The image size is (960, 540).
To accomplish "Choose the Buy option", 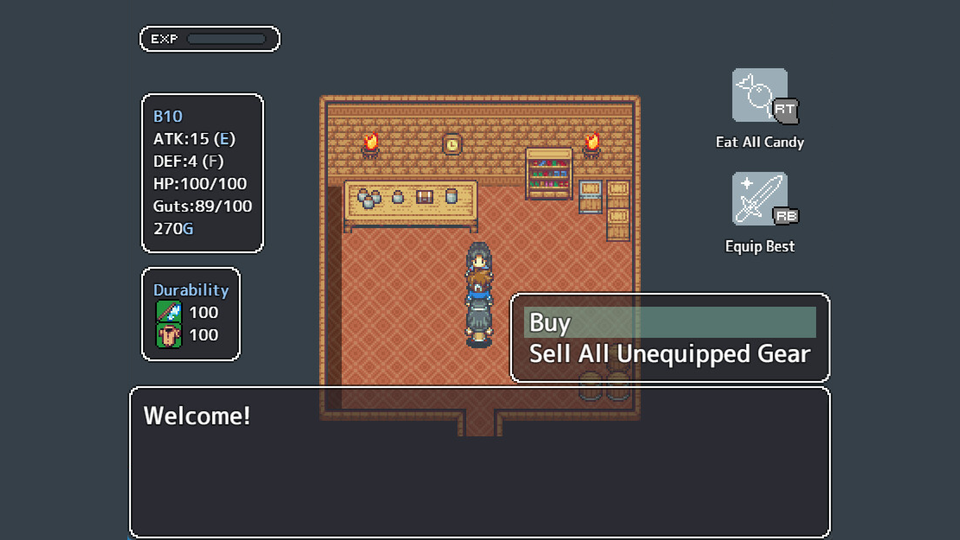I will 669,322.
